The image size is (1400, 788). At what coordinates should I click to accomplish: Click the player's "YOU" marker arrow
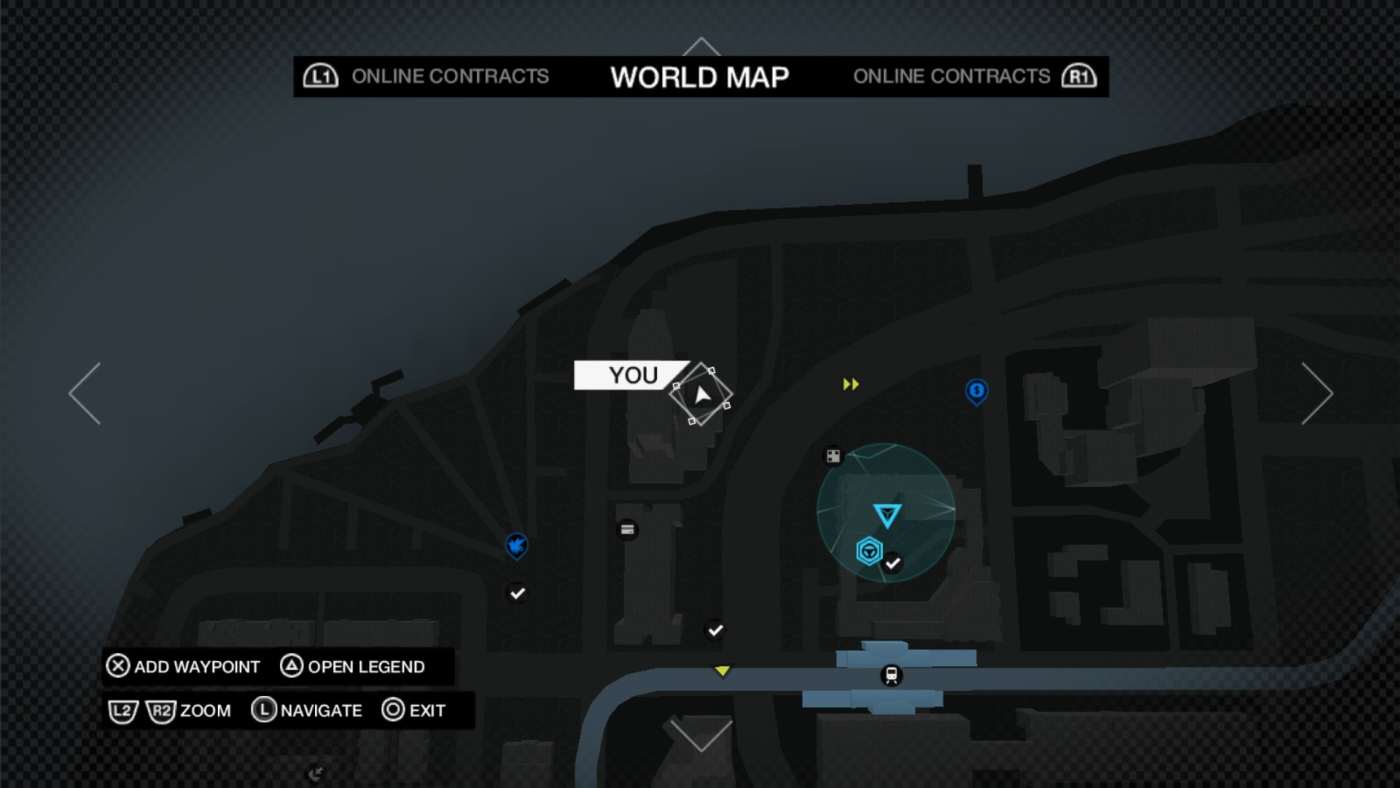[x=703, y=392]
